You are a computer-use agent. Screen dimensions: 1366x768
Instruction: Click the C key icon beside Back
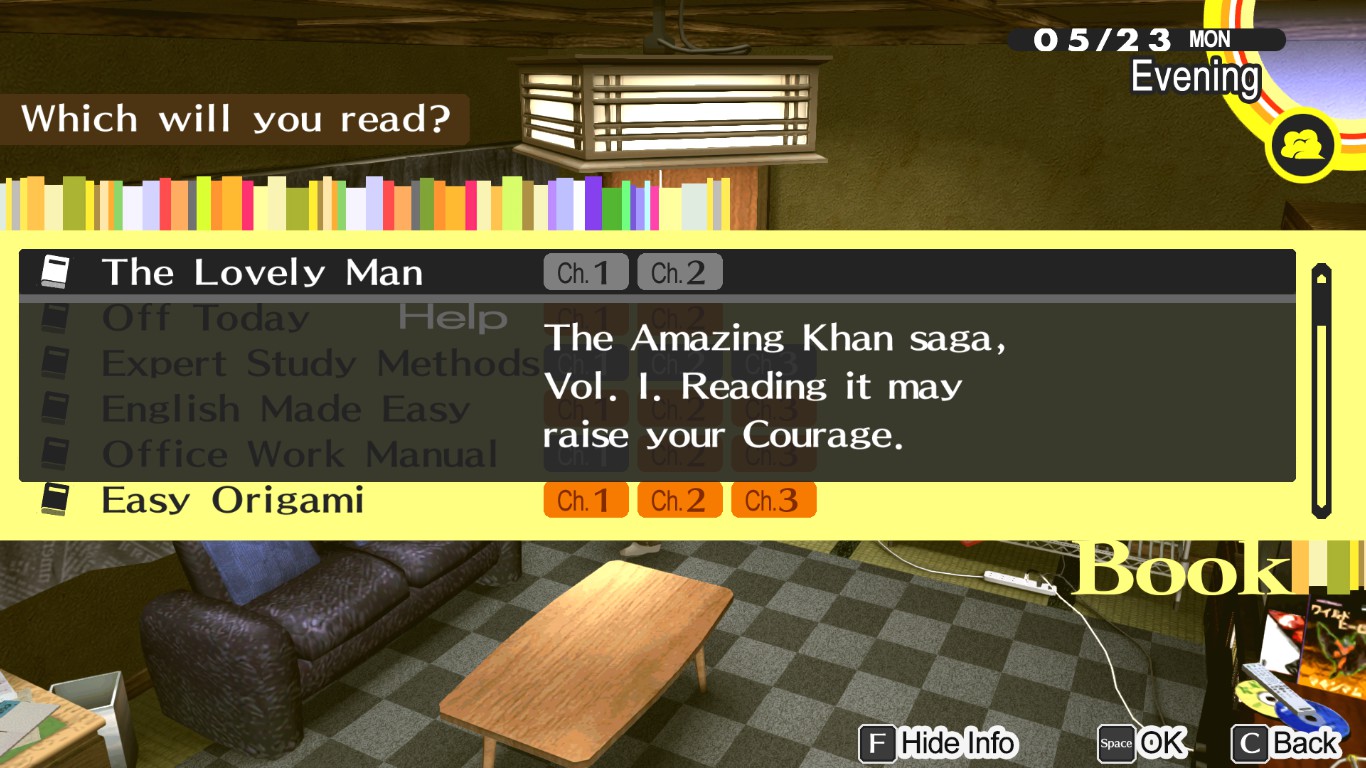point(1253,744)
